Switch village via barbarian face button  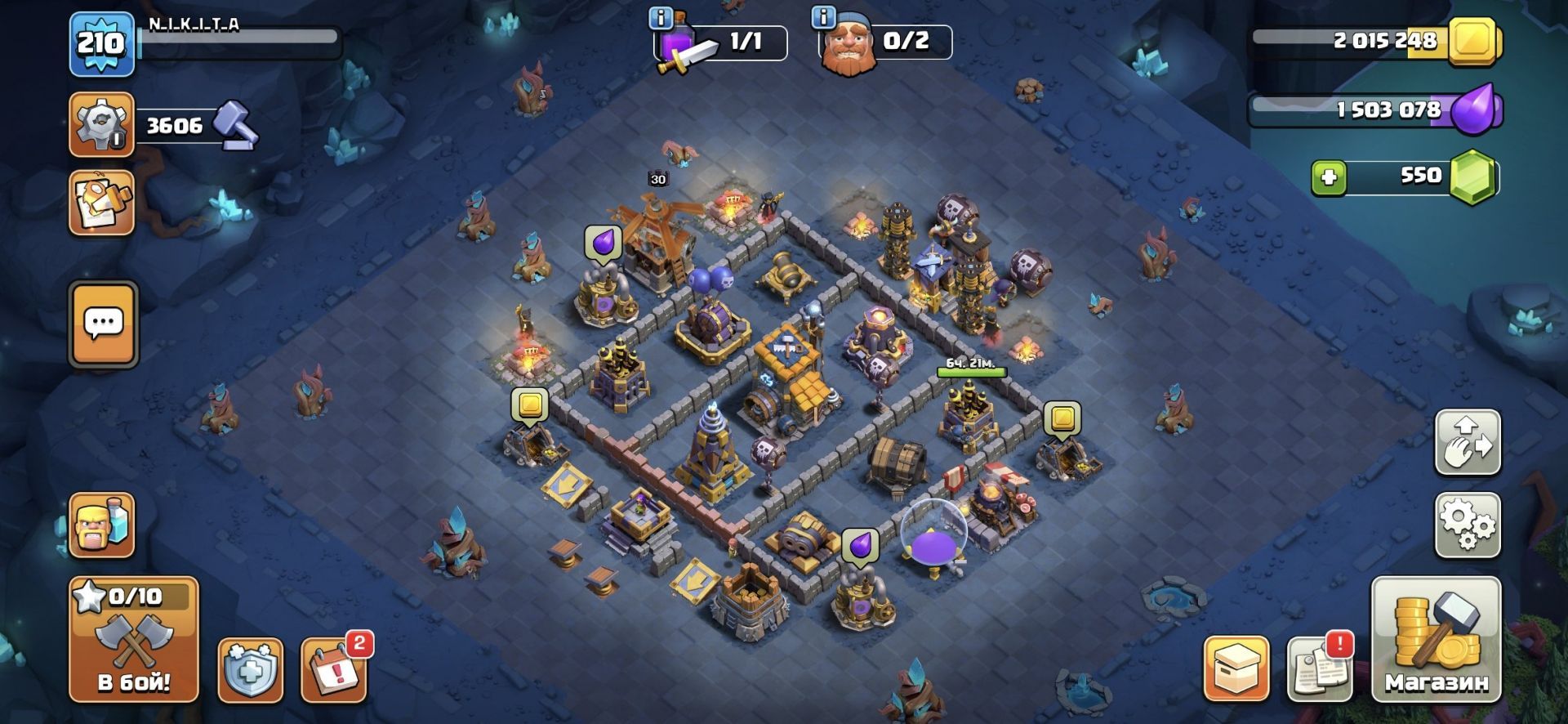click(101, 525)
